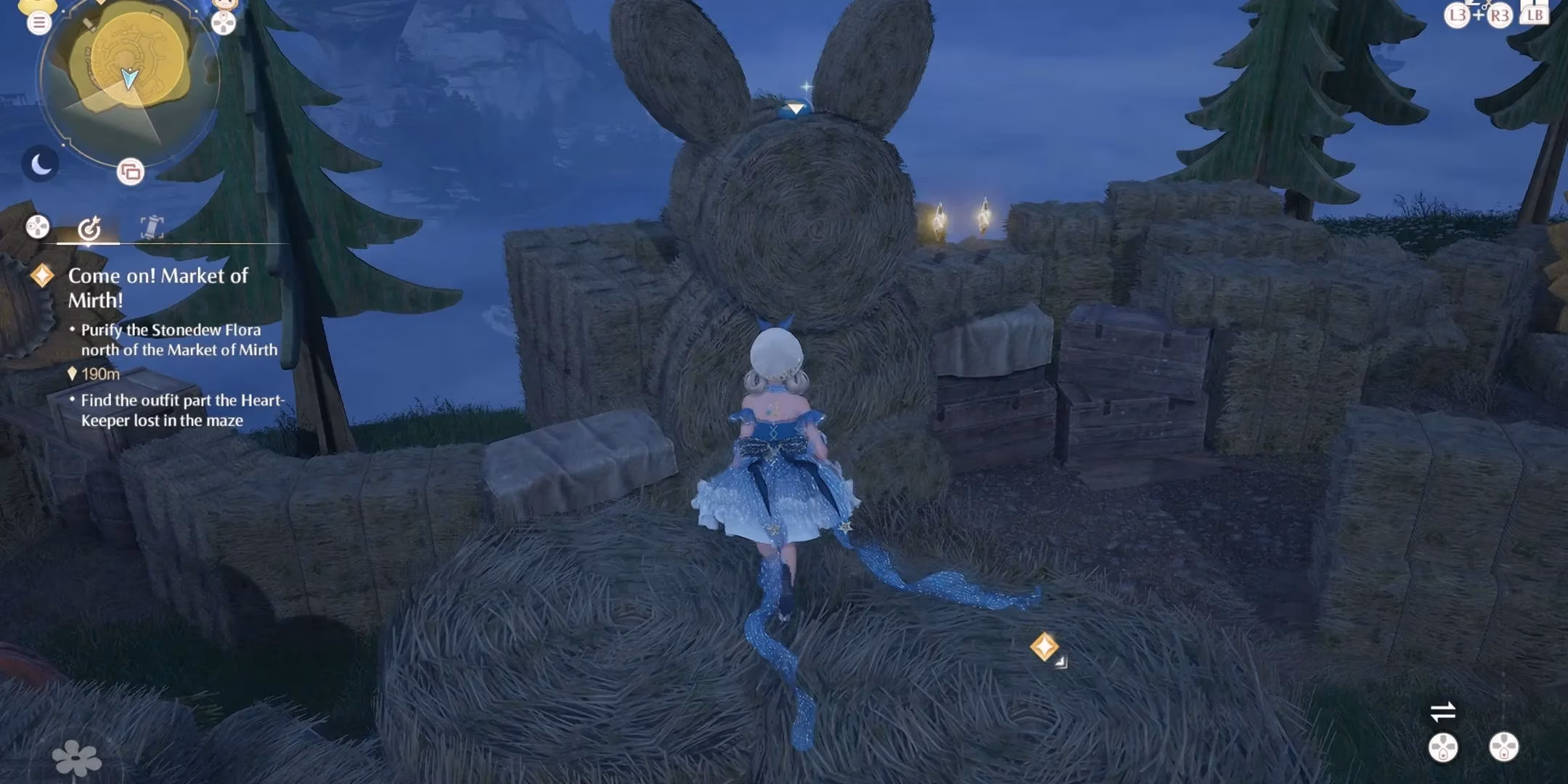Click the orange diamond quest waypoint marker
The width and height of the screenshot is (1568, 784).
tap(1044, 646)
